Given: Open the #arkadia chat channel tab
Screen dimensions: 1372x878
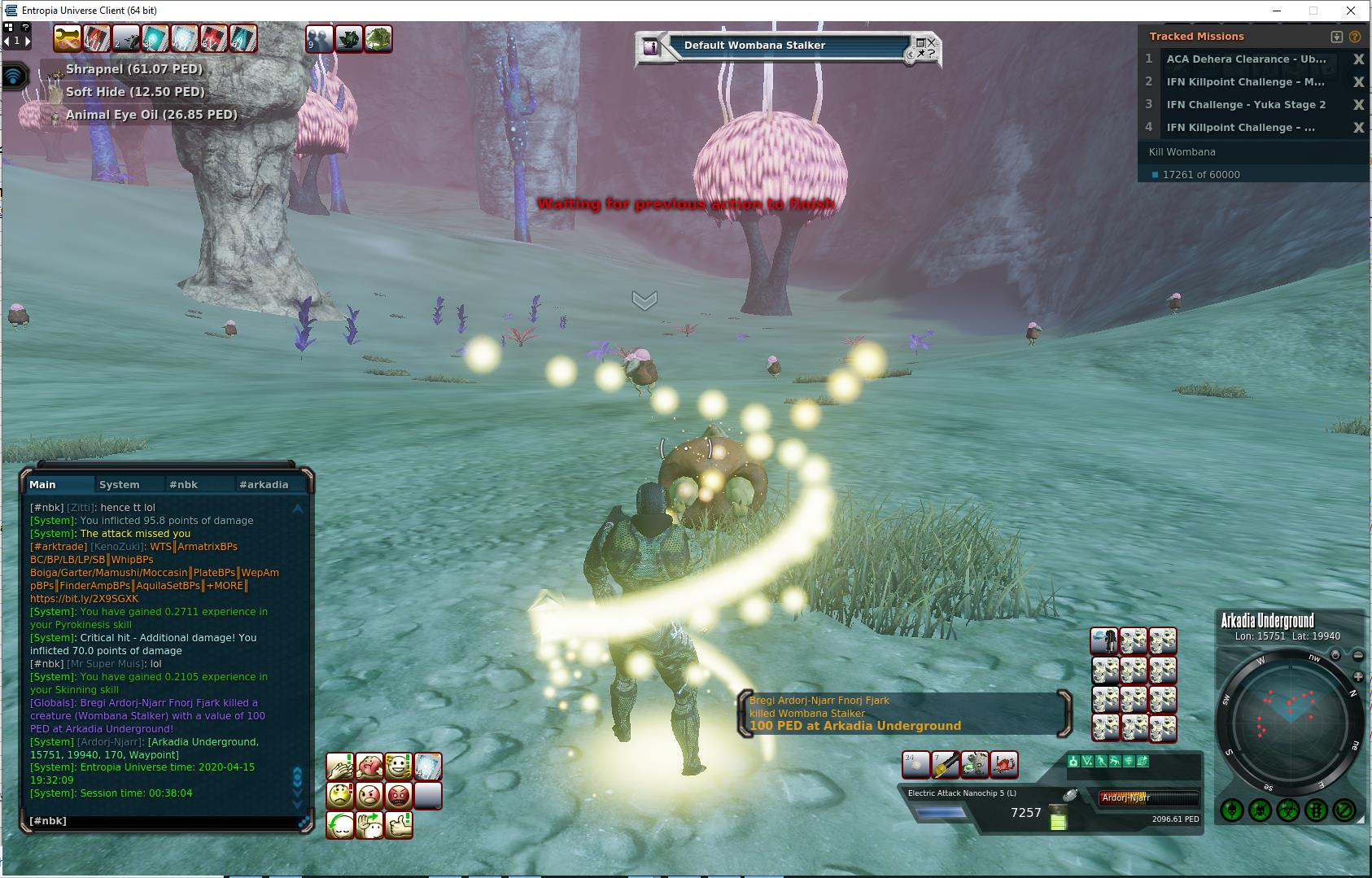Looking at the screenshot, I should click(264, 484).
